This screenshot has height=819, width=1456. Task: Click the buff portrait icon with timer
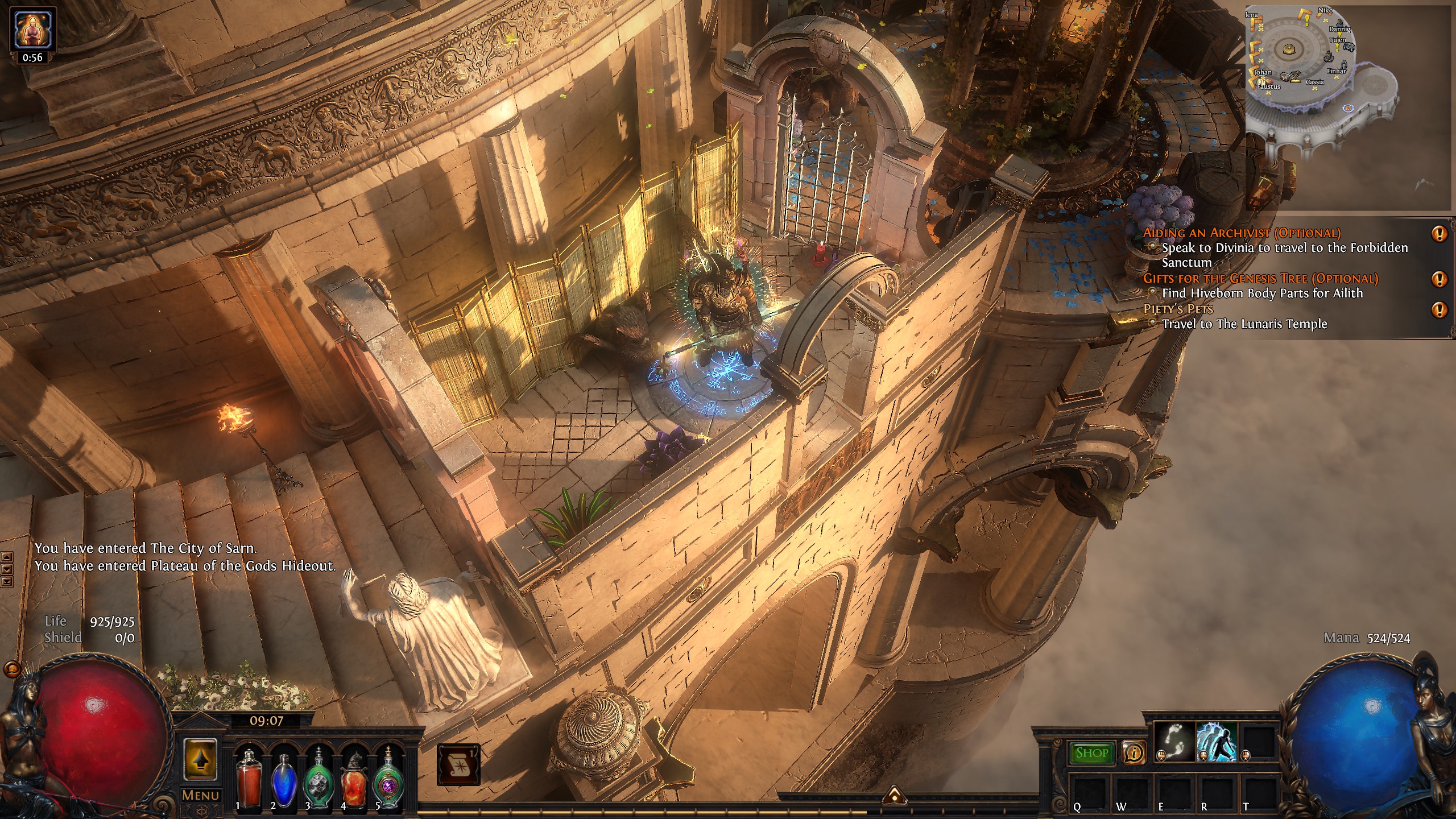tap(33, 30)
